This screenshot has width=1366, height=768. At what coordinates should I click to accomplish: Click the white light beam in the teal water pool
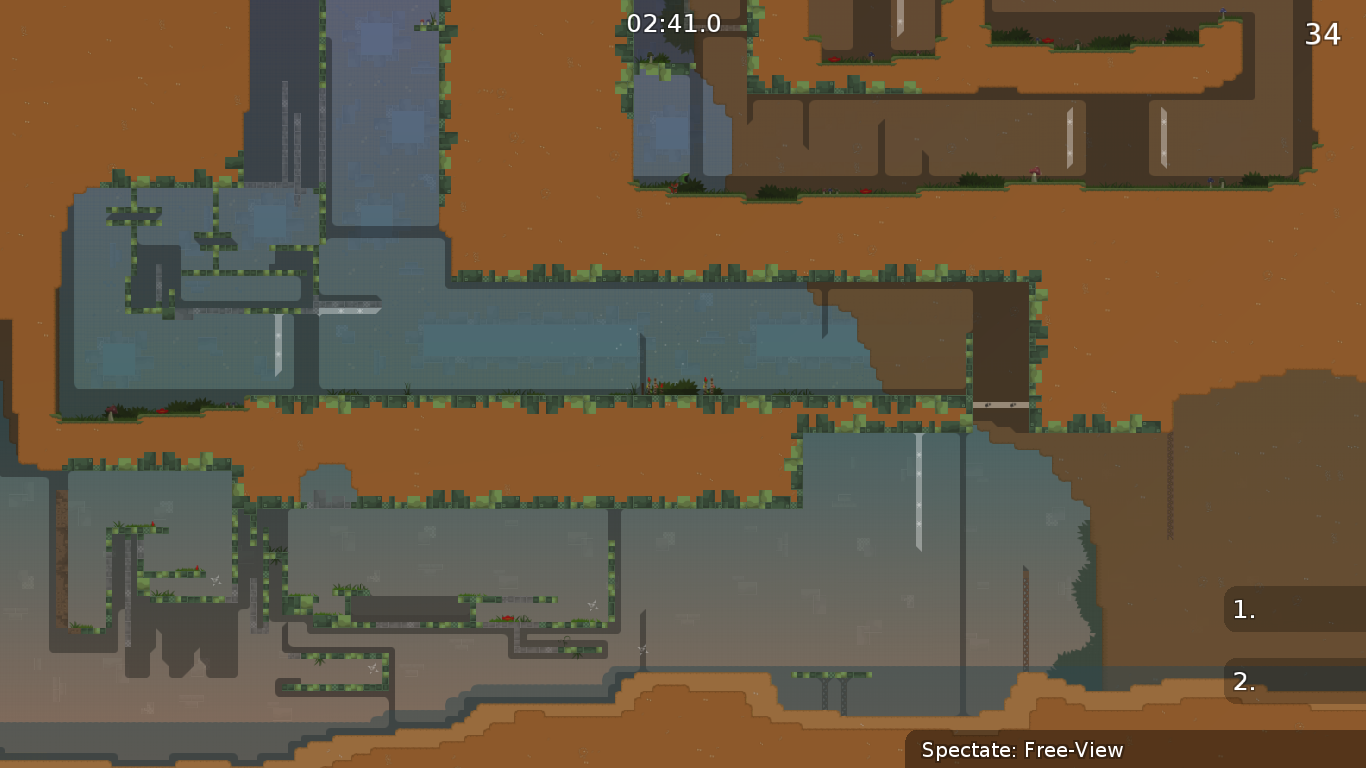pos(920,490)
